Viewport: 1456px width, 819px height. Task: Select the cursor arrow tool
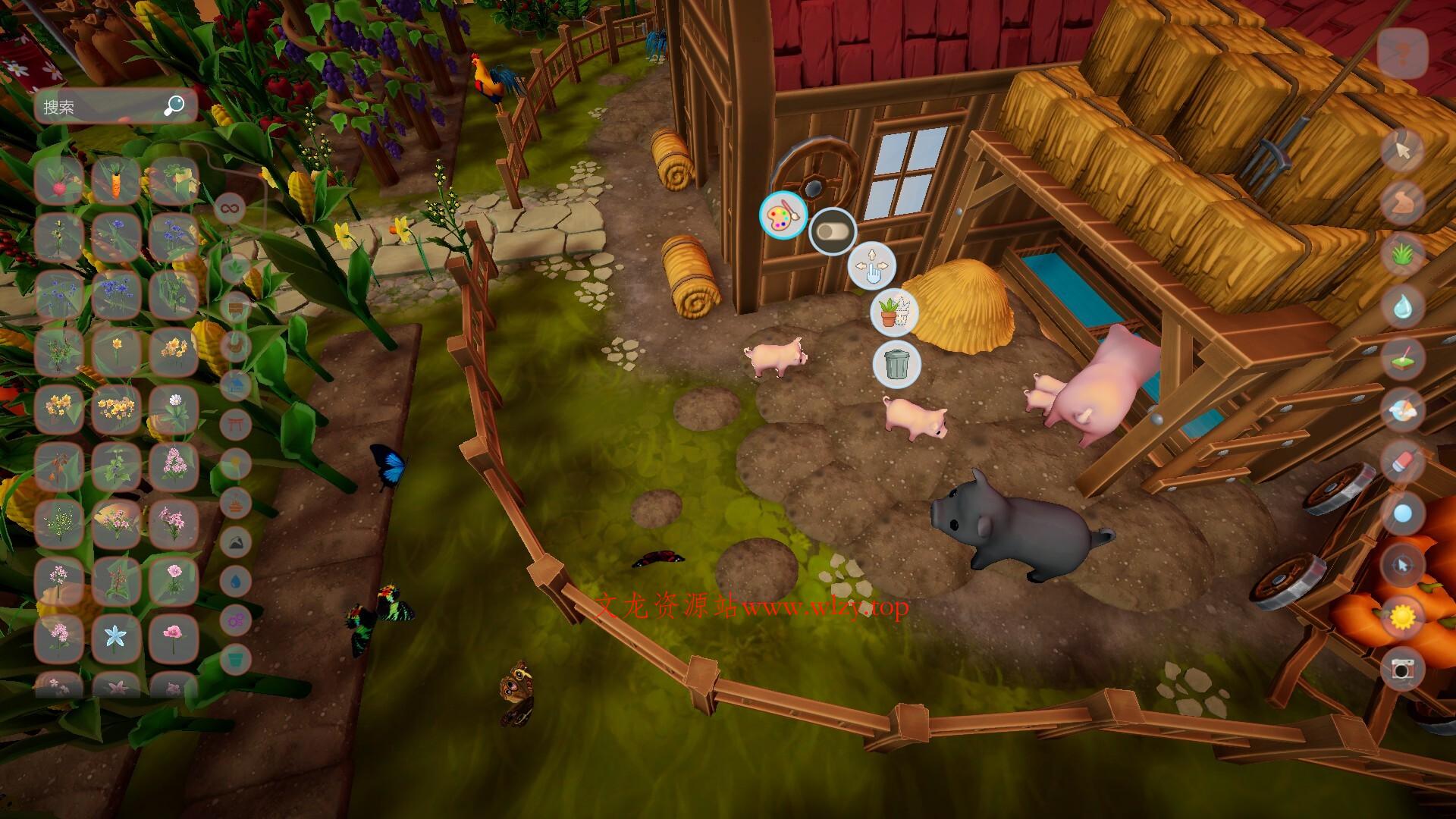pos(1402,151)
